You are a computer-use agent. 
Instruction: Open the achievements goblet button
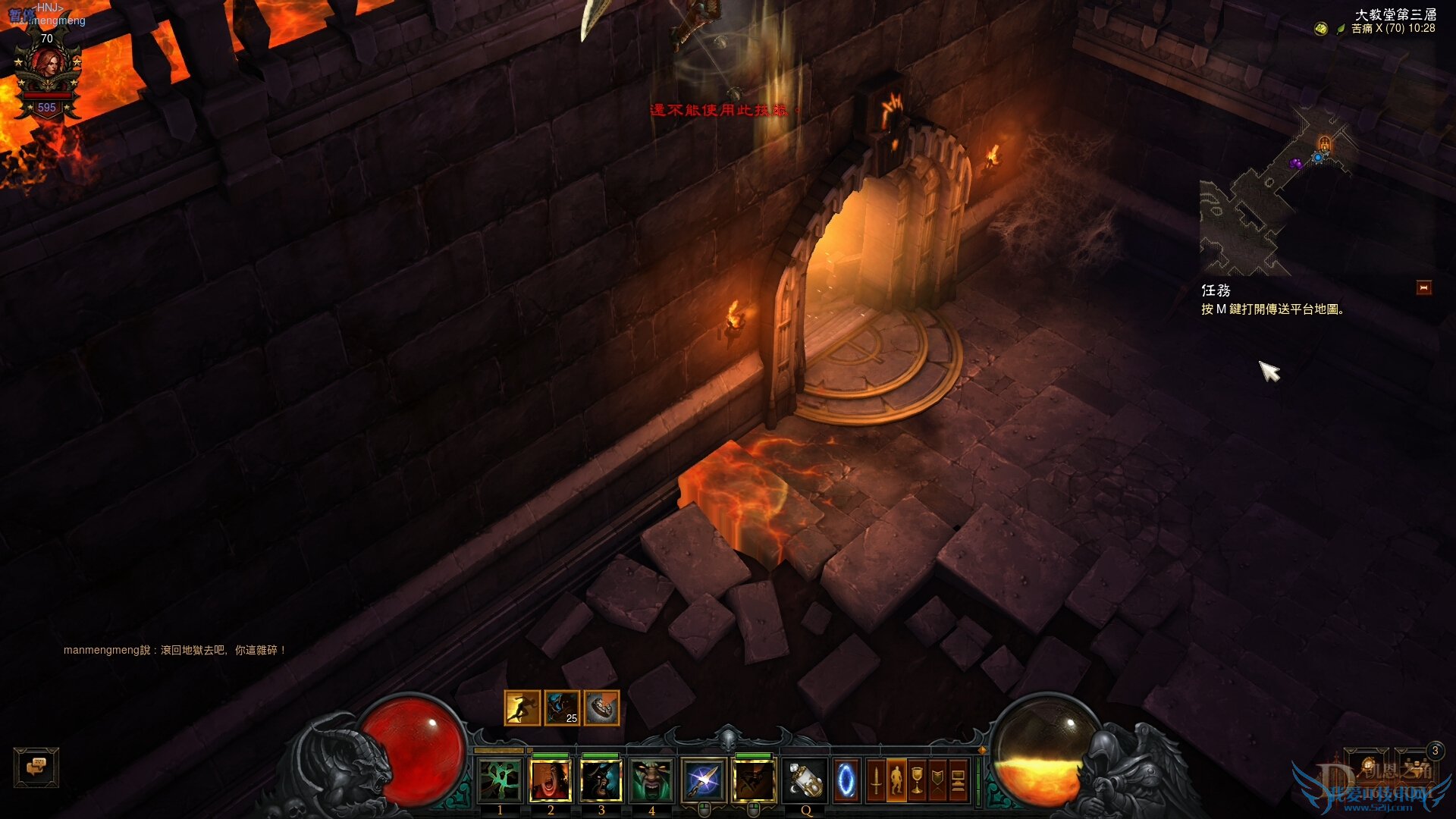coord(917,781)
